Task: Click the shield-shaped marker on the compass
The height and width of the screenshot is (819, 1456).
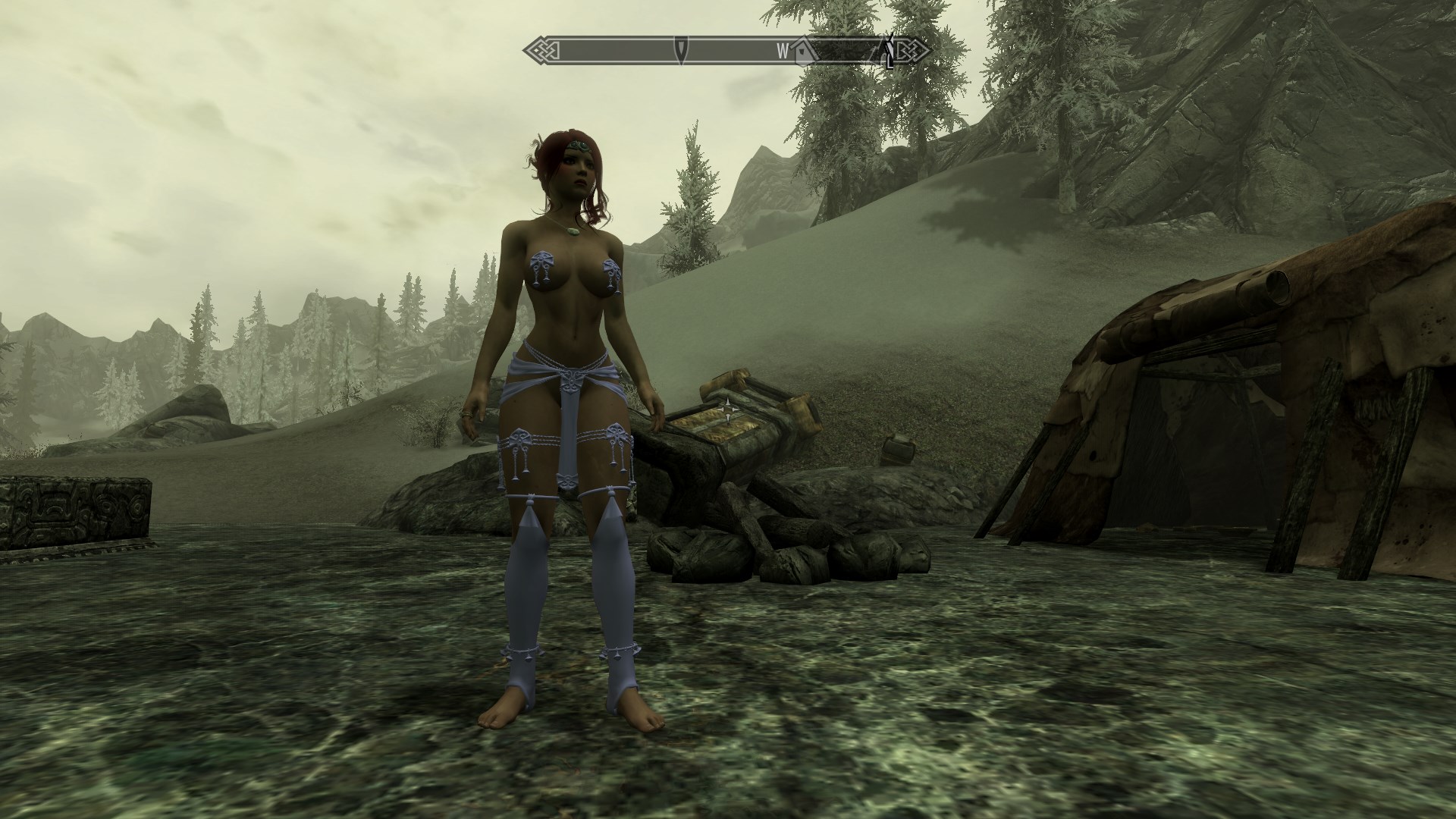Action: (682, 50)
